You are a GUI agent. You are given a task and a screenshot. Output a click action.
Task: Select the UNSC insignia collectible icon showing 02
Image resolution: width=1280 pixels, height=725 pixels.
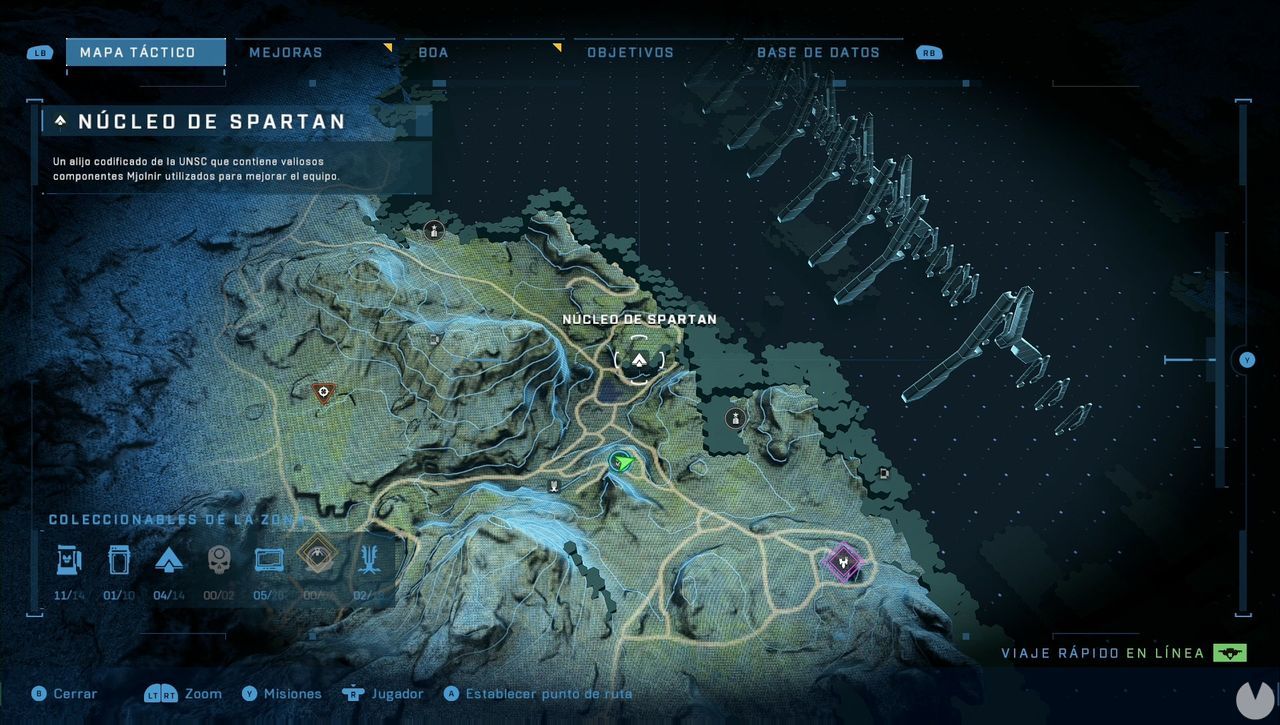coord(371,560)
